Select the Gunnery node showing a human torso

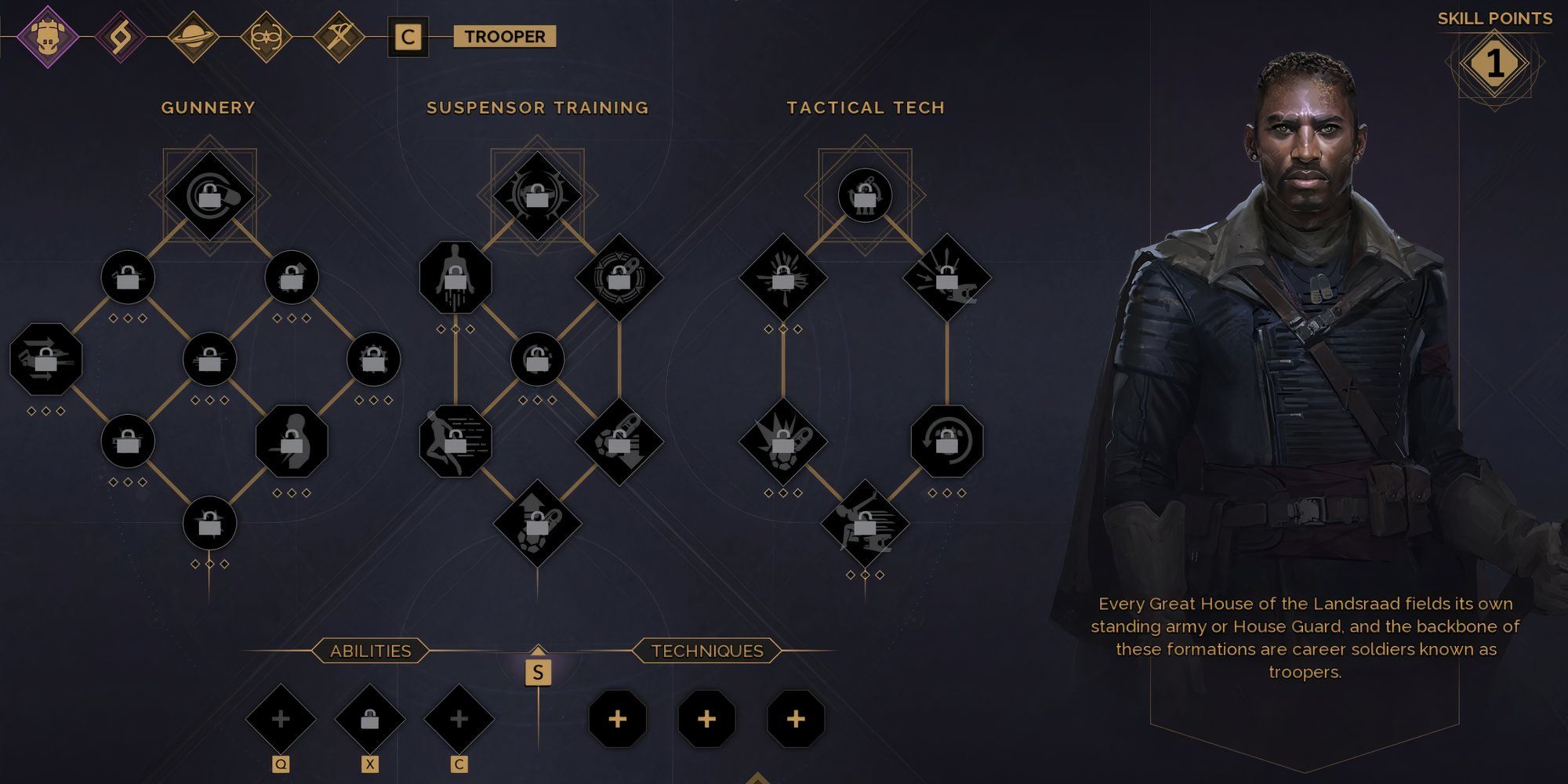pyautogui.click(x=292, y=441)
